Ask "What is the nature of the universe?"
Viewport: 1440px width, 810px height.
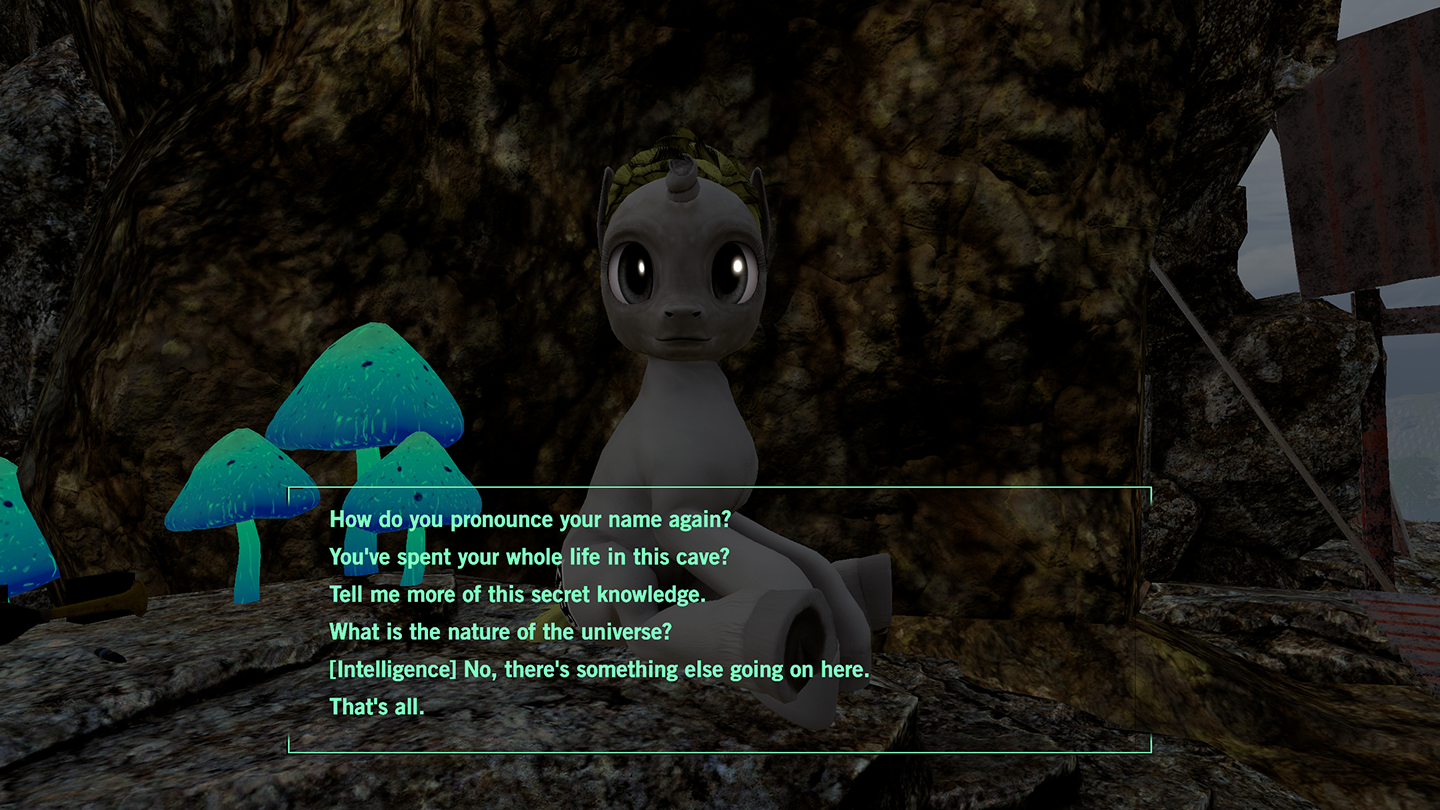[x=499, y=632]
